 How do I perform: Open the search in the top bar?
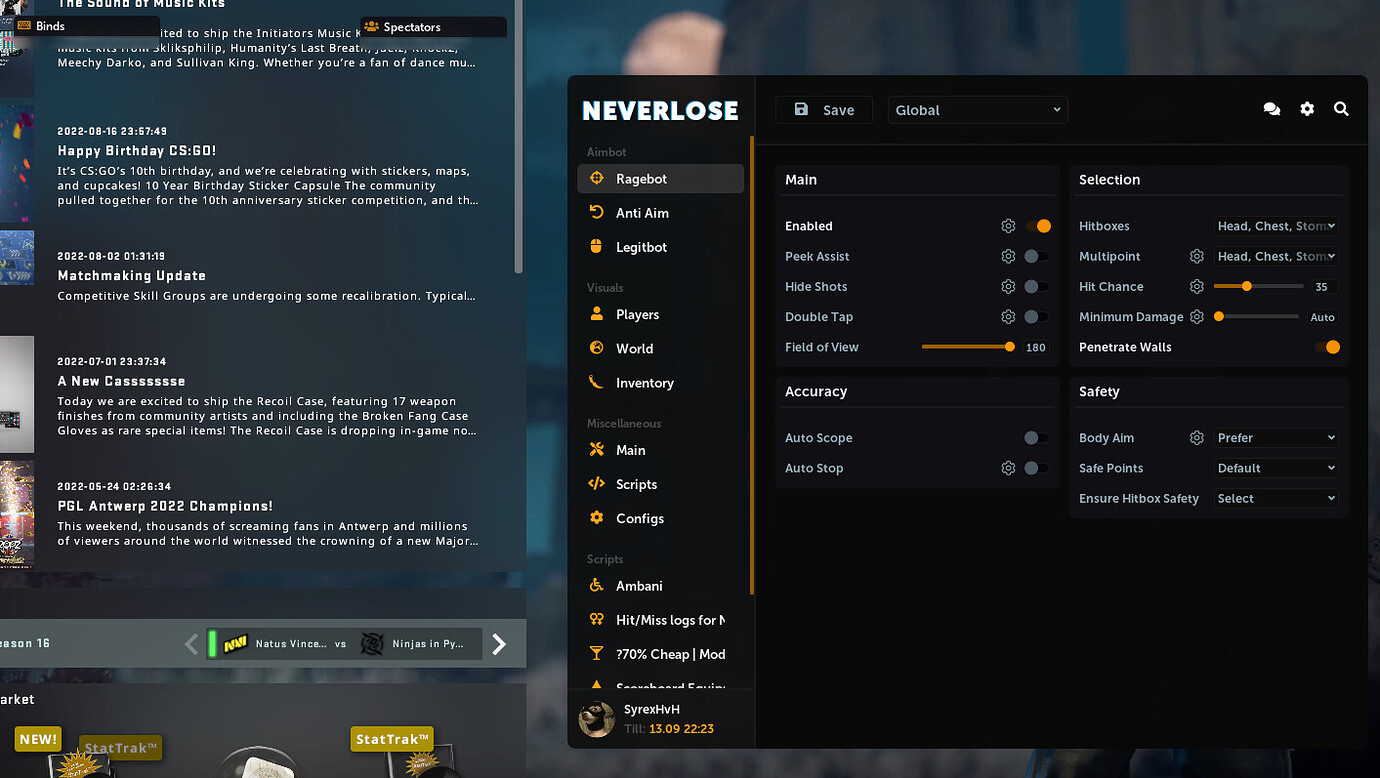pos(1341,109)
